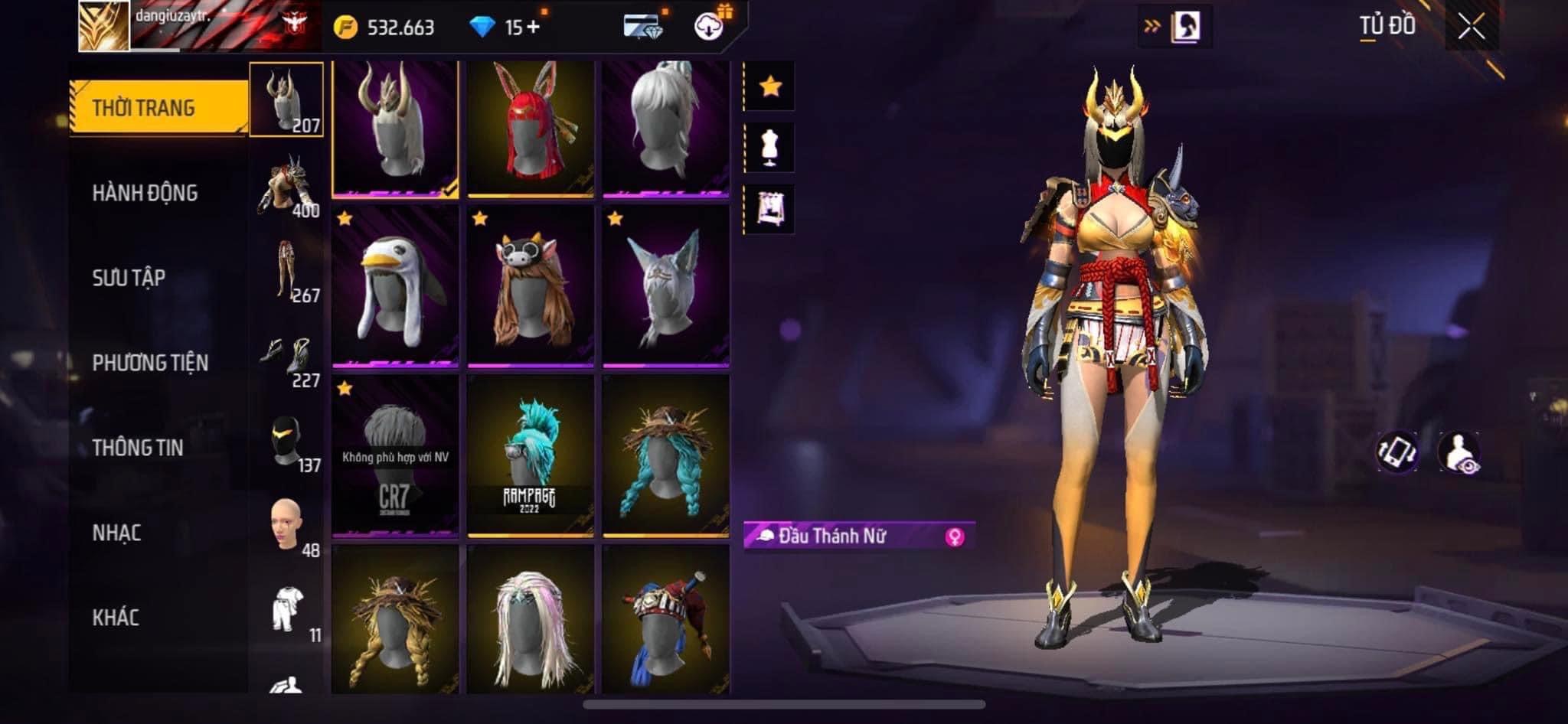Pick the Rampage 2022 teal mohawk
Image resolution: width=1568 pixels, height=724 pixels.
(x=531, y=456)
